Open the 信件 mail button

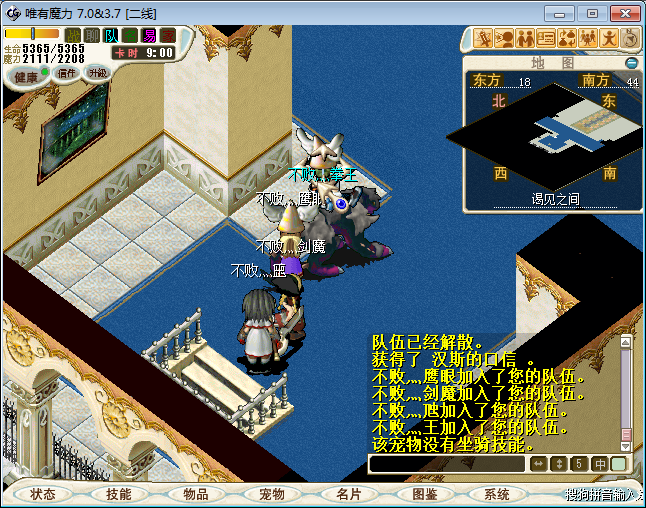point(68,73)
